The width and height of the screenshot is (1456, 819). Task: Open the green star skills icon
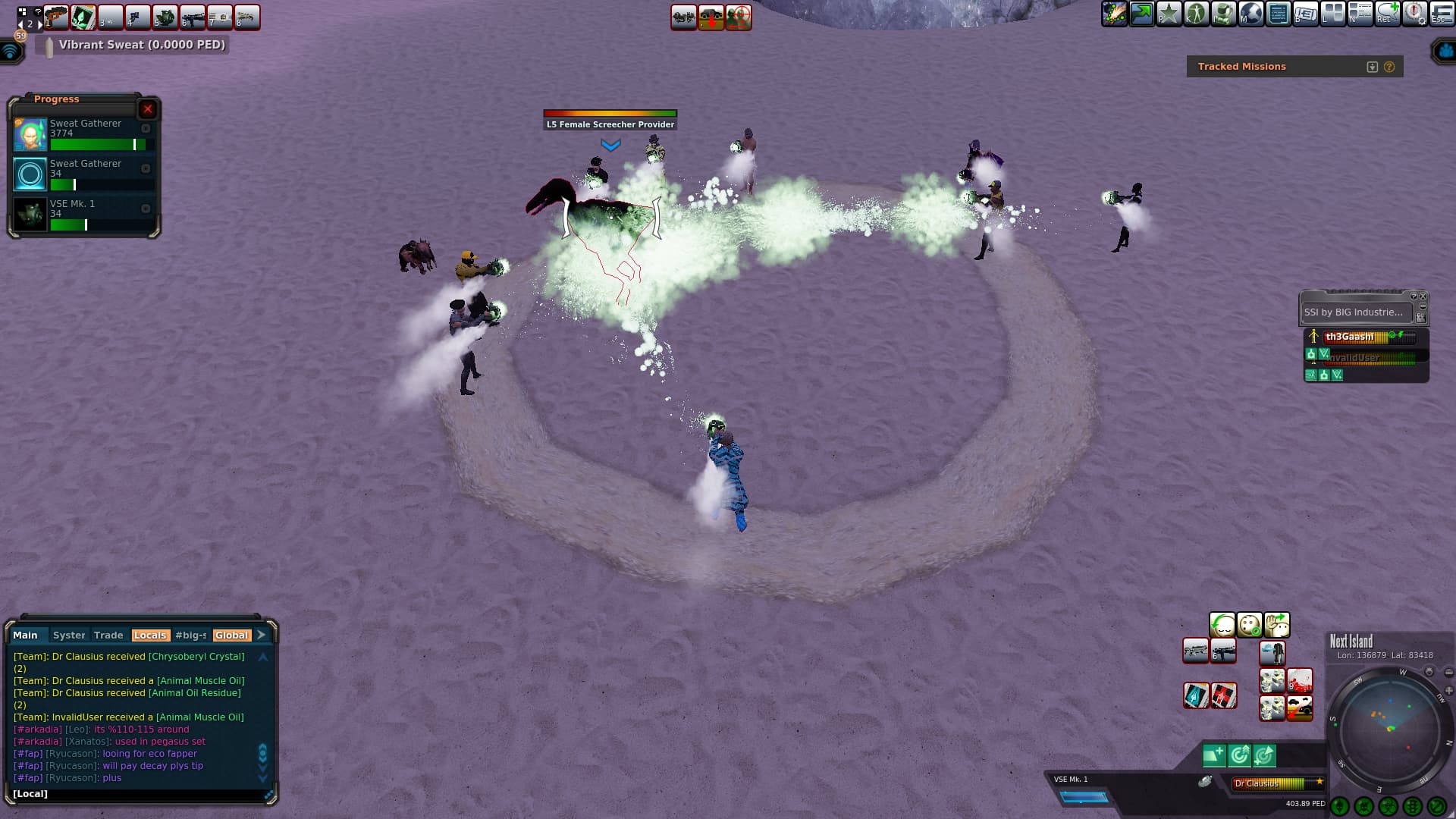[x=1169, y=14]
